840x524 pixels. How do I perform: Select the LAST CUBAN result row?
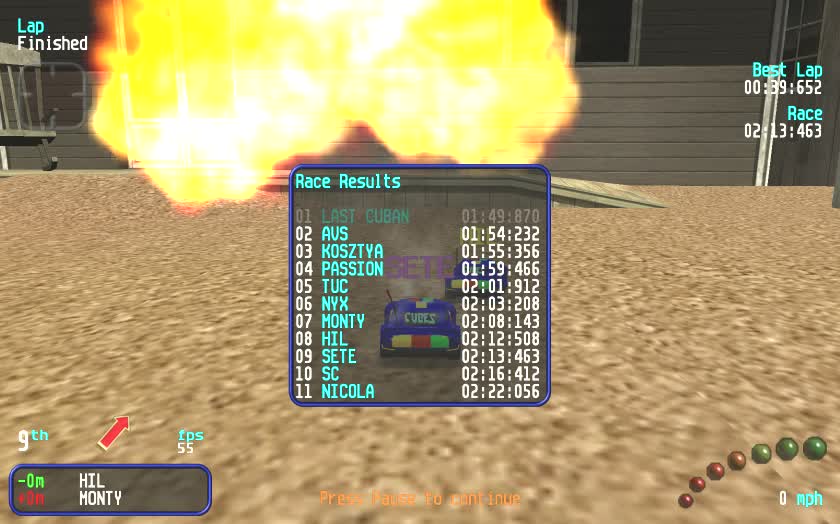coord(418,216)
